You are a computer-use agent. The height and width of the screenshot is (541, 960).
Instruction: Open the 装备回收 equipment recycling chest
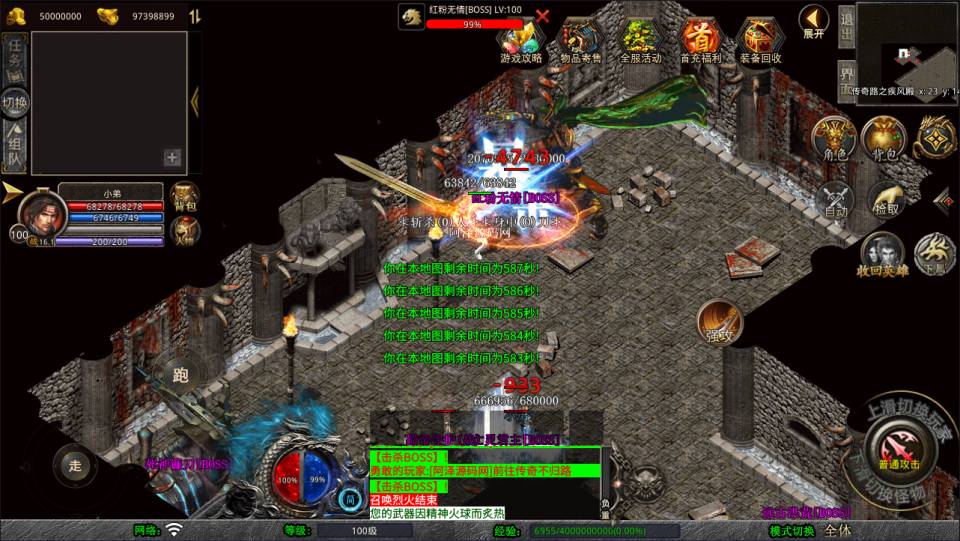point(760,38)
